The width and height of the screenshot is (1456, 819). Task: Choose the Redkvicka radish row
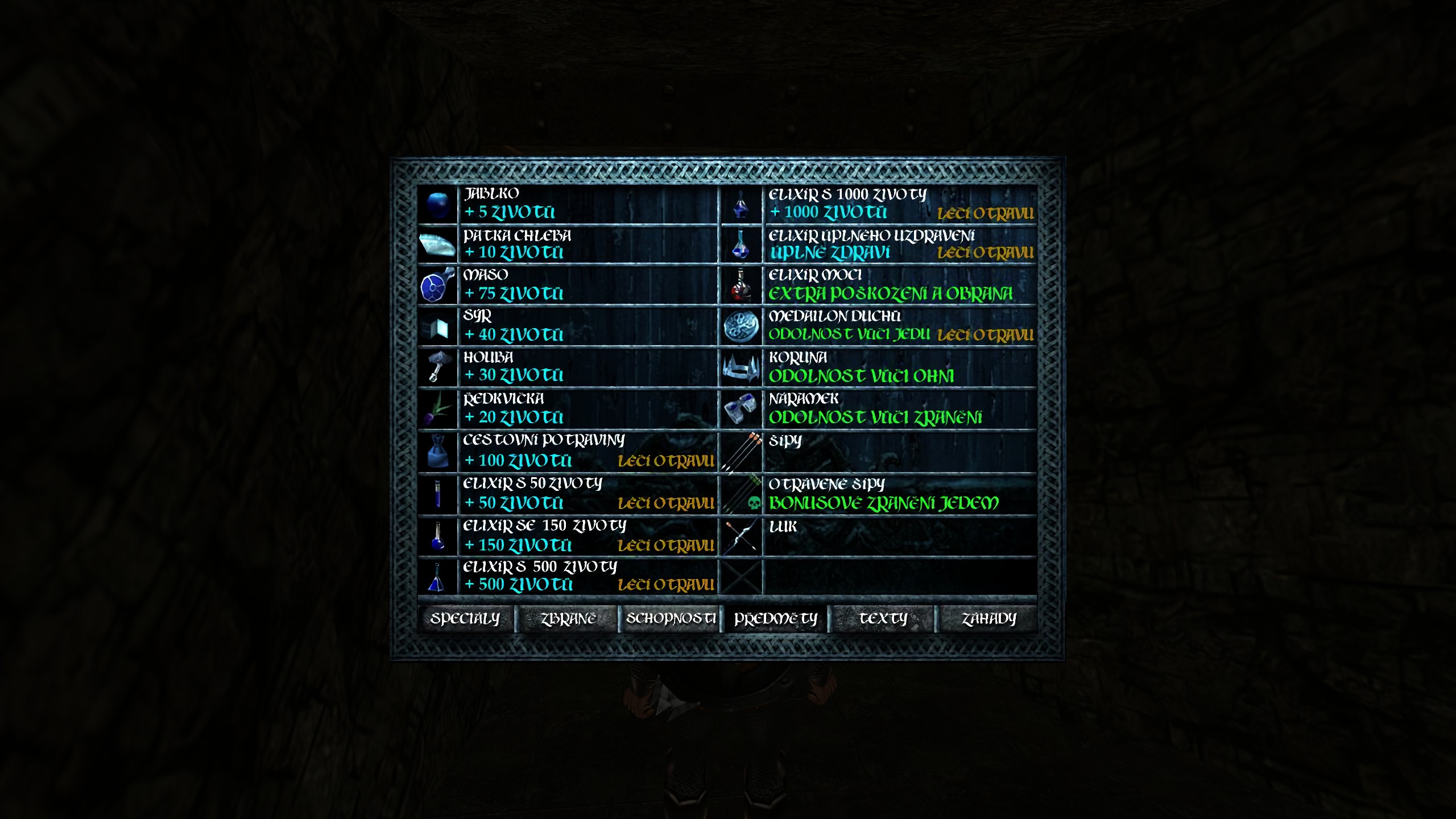coord(569,408)
